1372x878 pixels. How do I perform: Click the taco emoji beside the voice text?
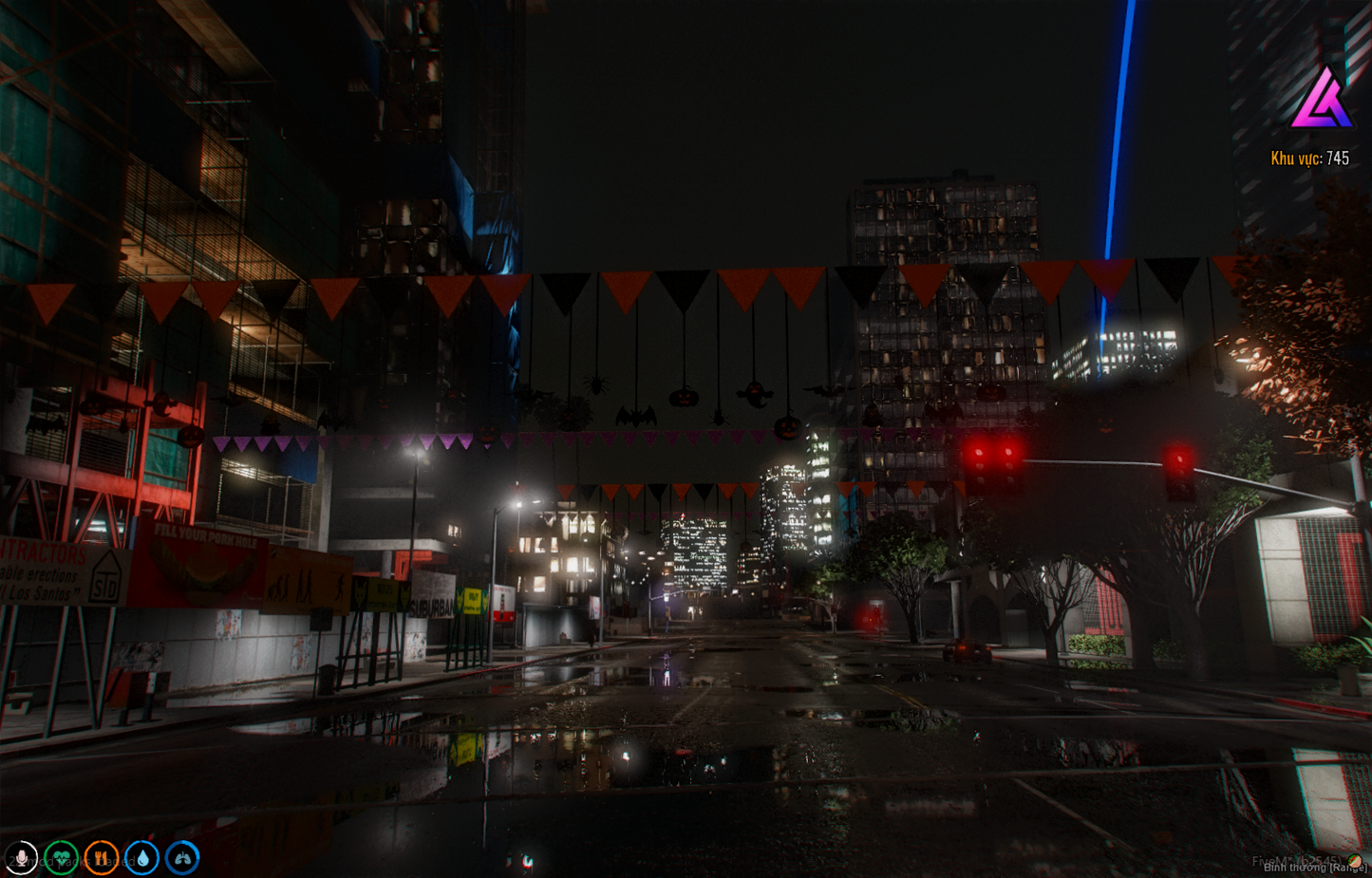click(x=1354, y=861)
